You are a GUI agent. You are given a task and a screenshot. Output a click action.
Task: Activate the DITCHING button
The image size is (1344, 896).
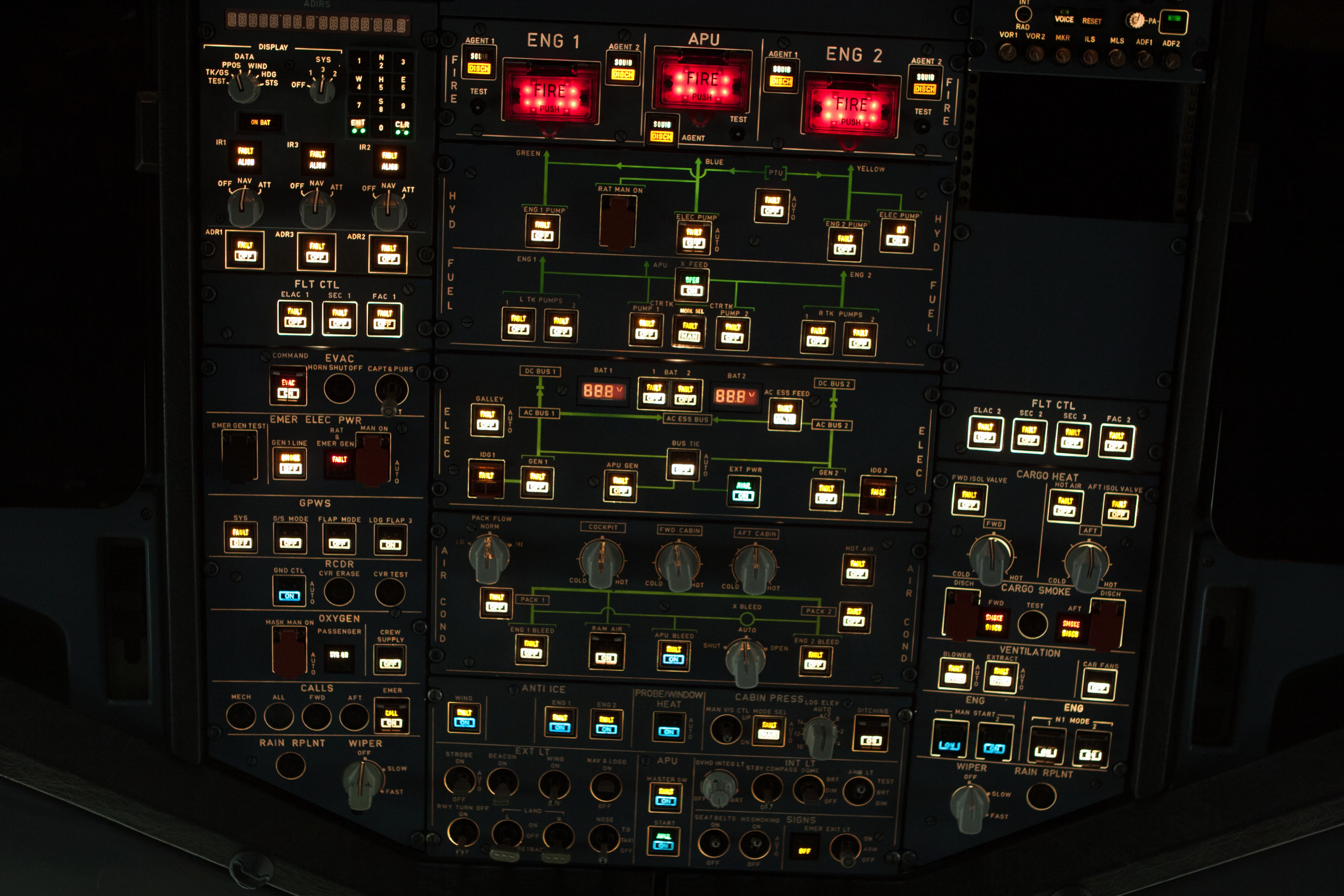(x=871, y=735)
